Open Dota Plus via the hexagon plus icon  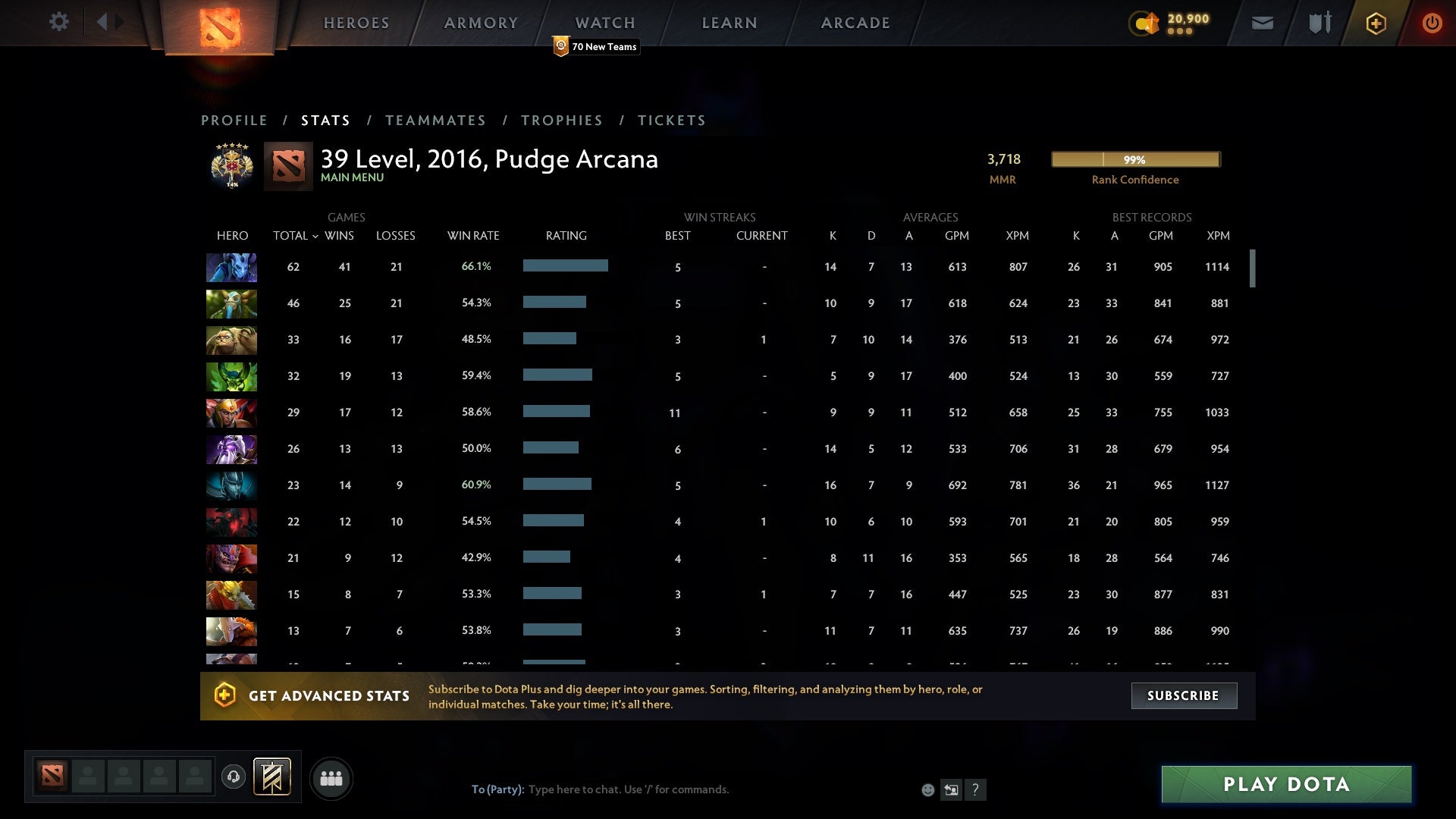1376,23
